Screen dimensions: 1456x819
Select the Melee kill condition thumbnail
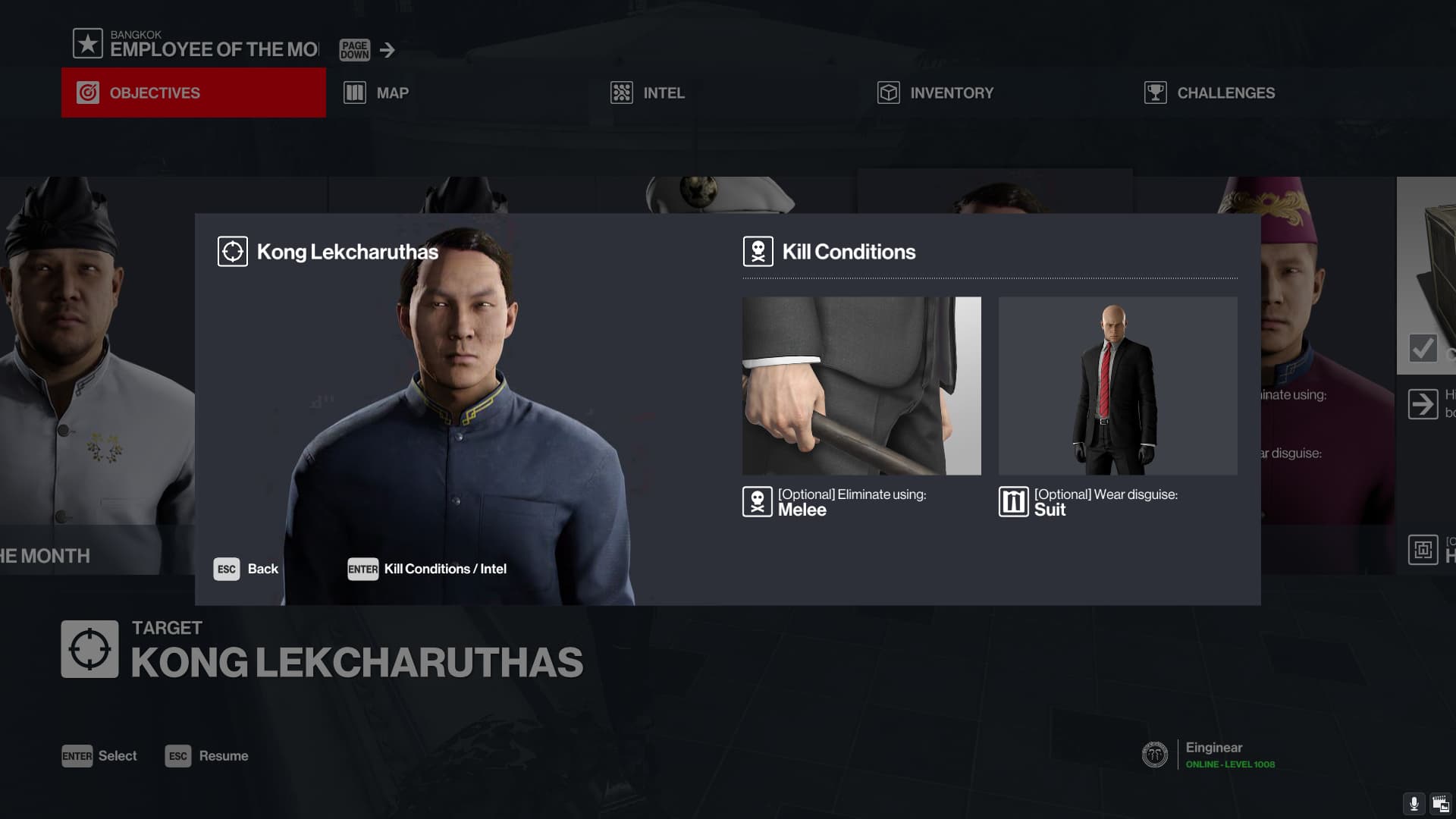tap(861, 385)
